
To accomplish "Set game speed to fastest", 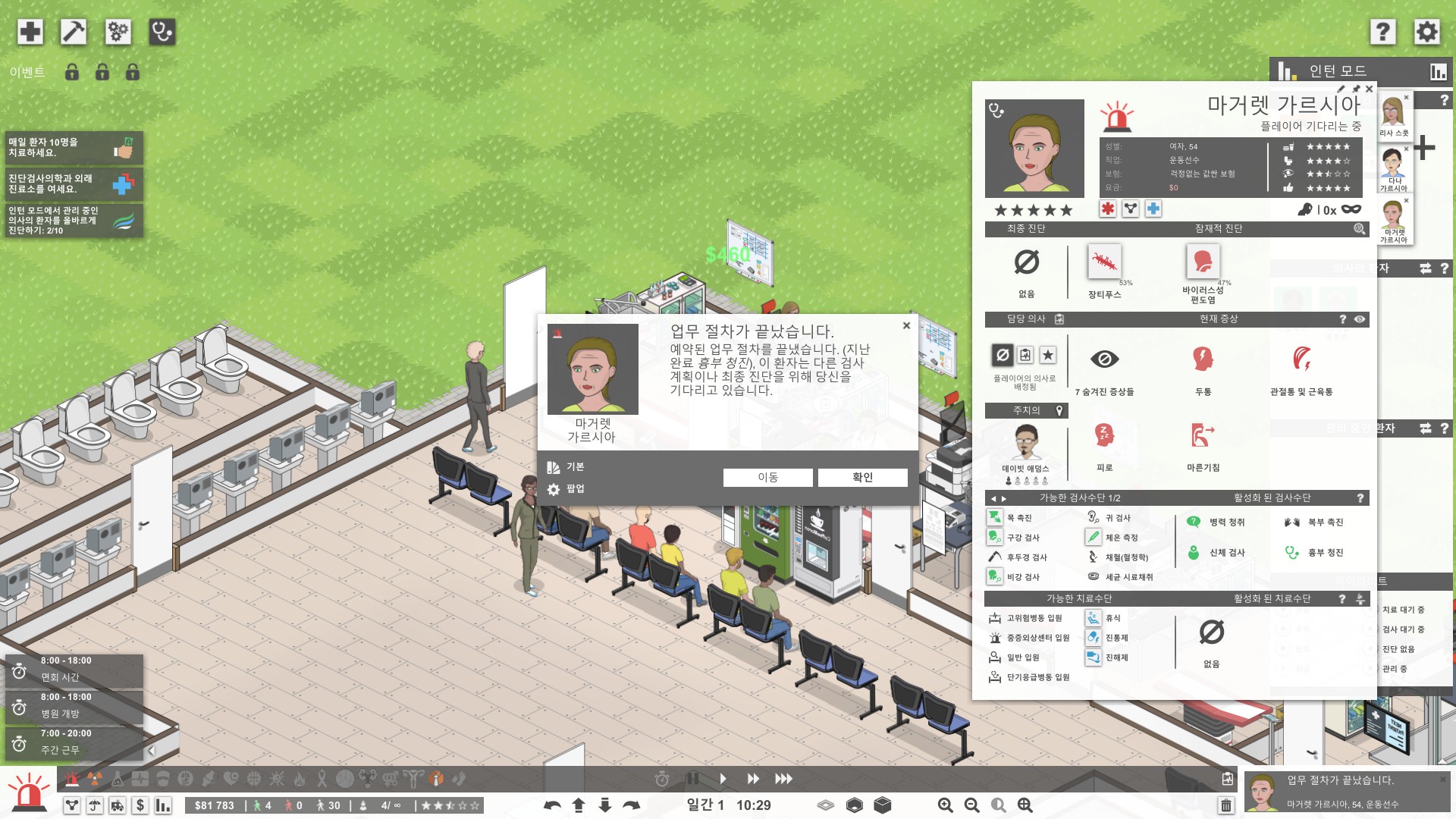I will (783, 779).
